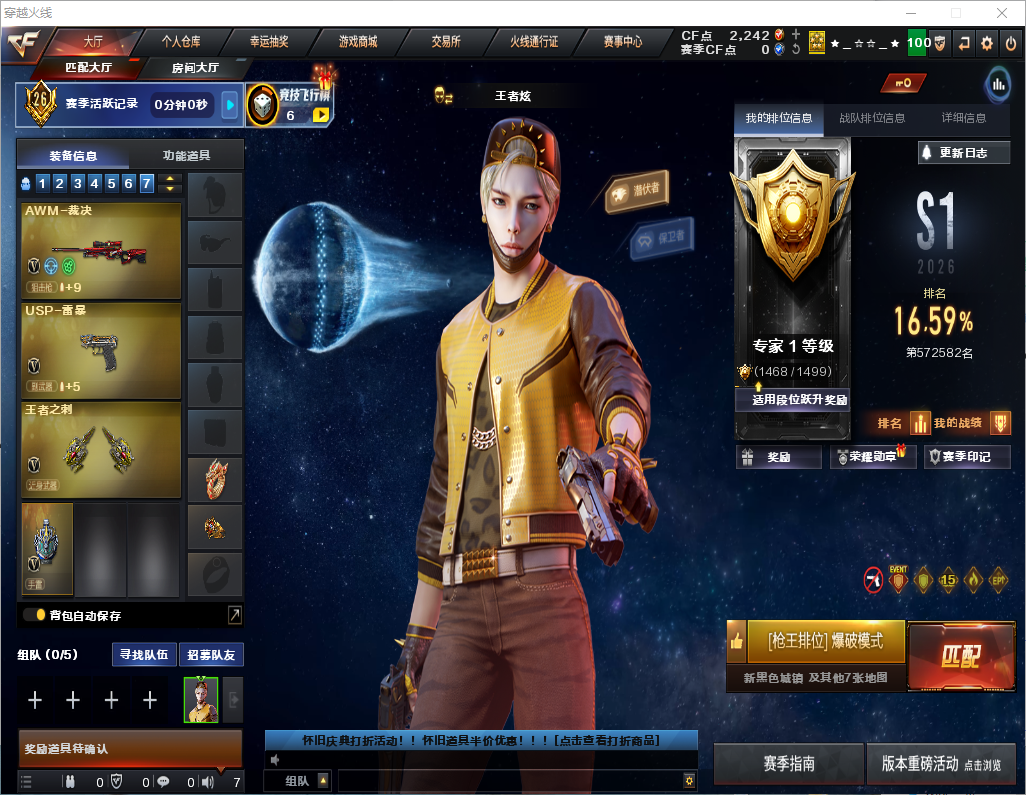This screenshot has height=795, width=1026.
Task: Go to the 游戏商城 store
Action: point(357,42)
